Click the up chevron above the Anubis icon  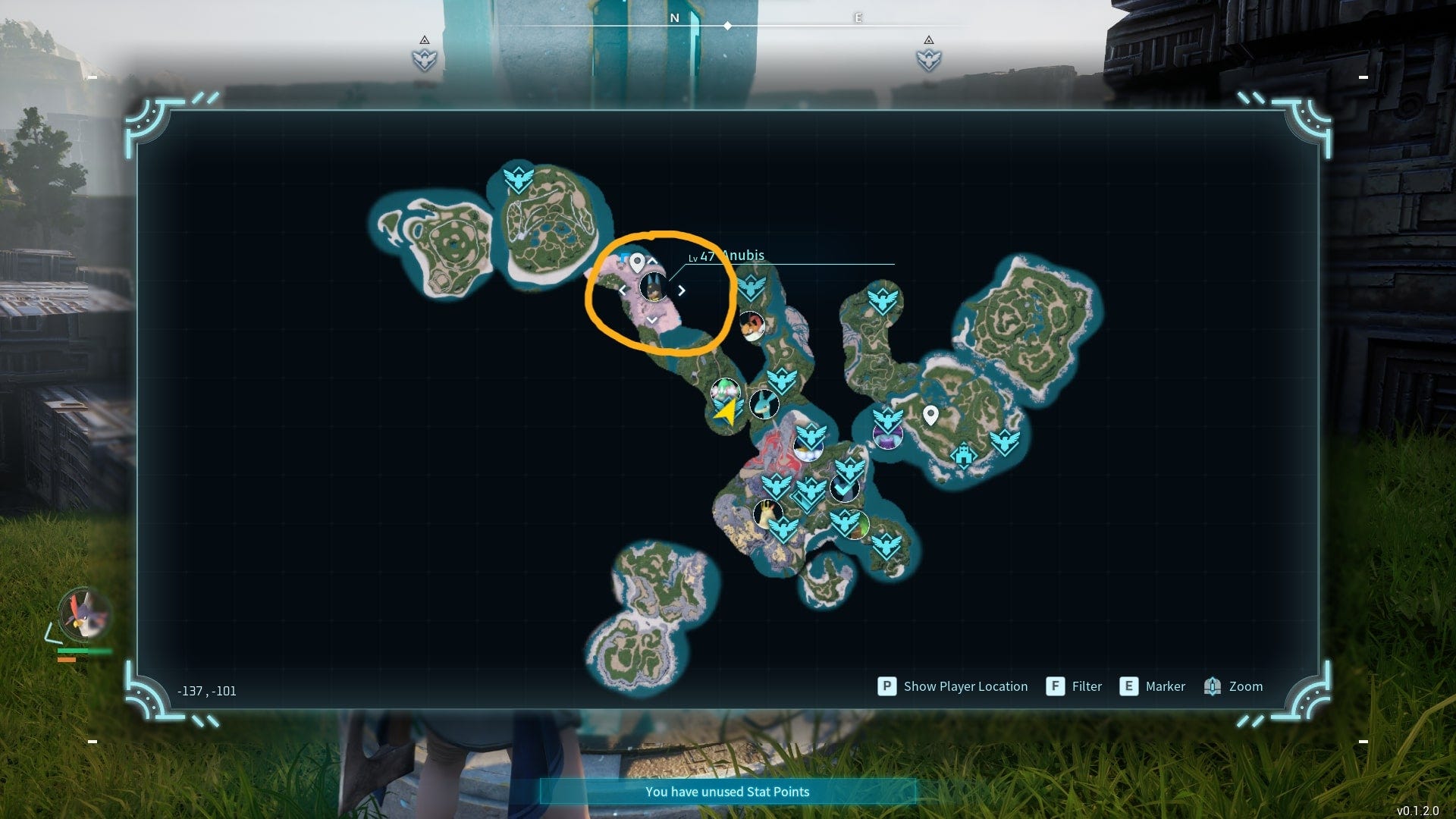click(x=652, y=260)
